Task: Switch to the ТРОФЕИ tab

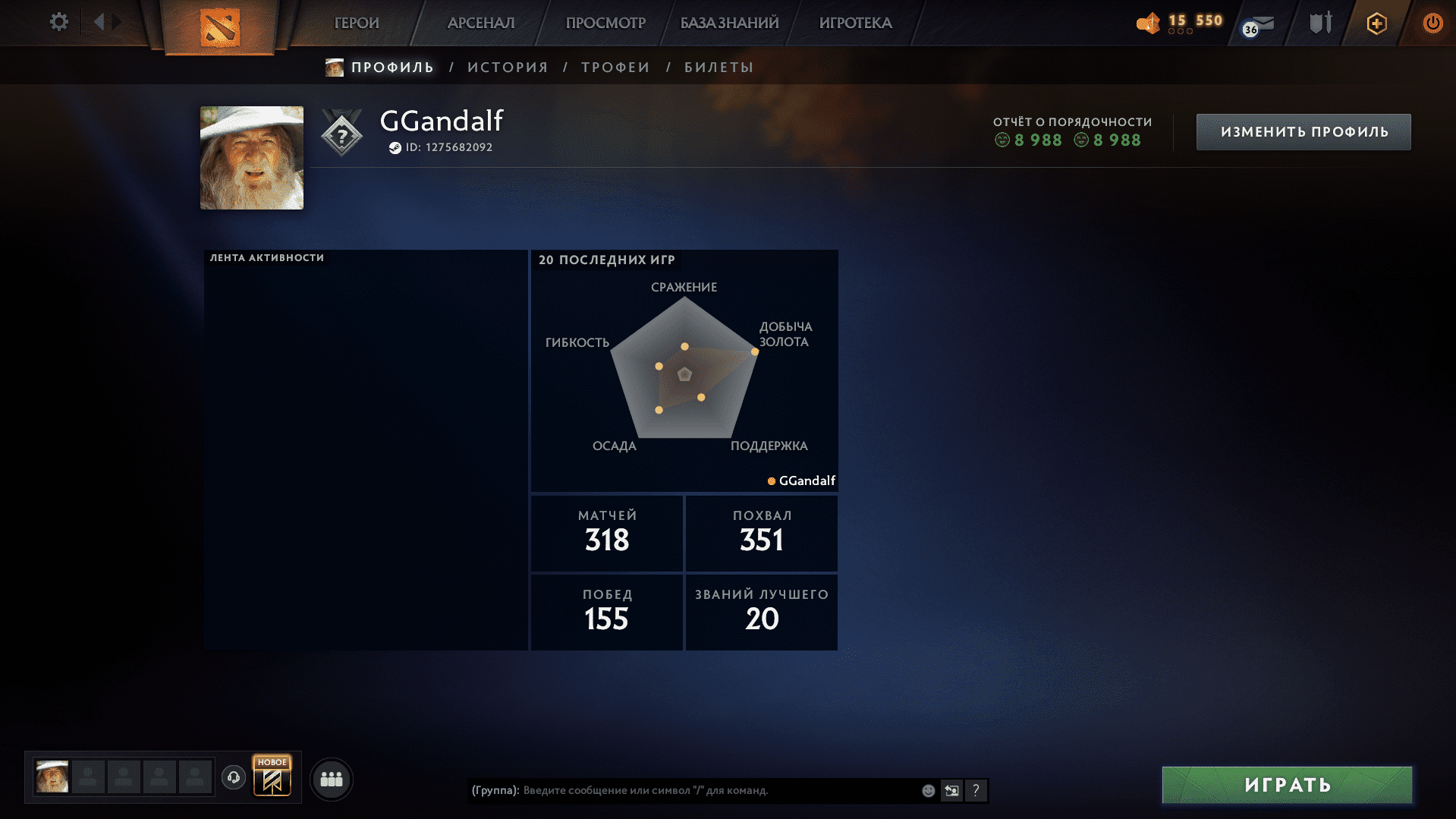Action: [615, 67]
